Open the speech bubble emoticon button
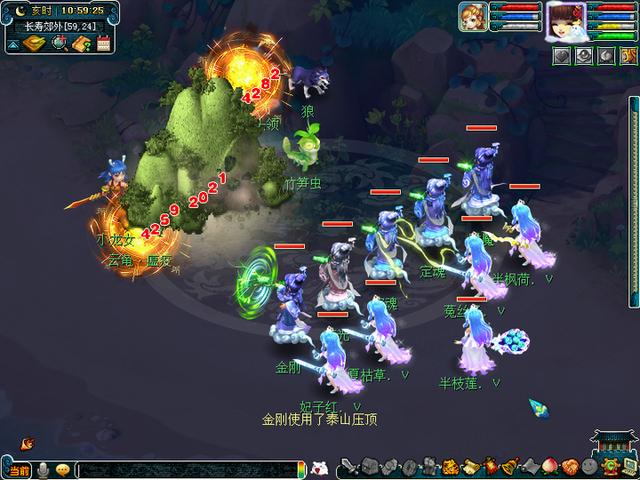The image size is (640, 480). click(63, 470)
